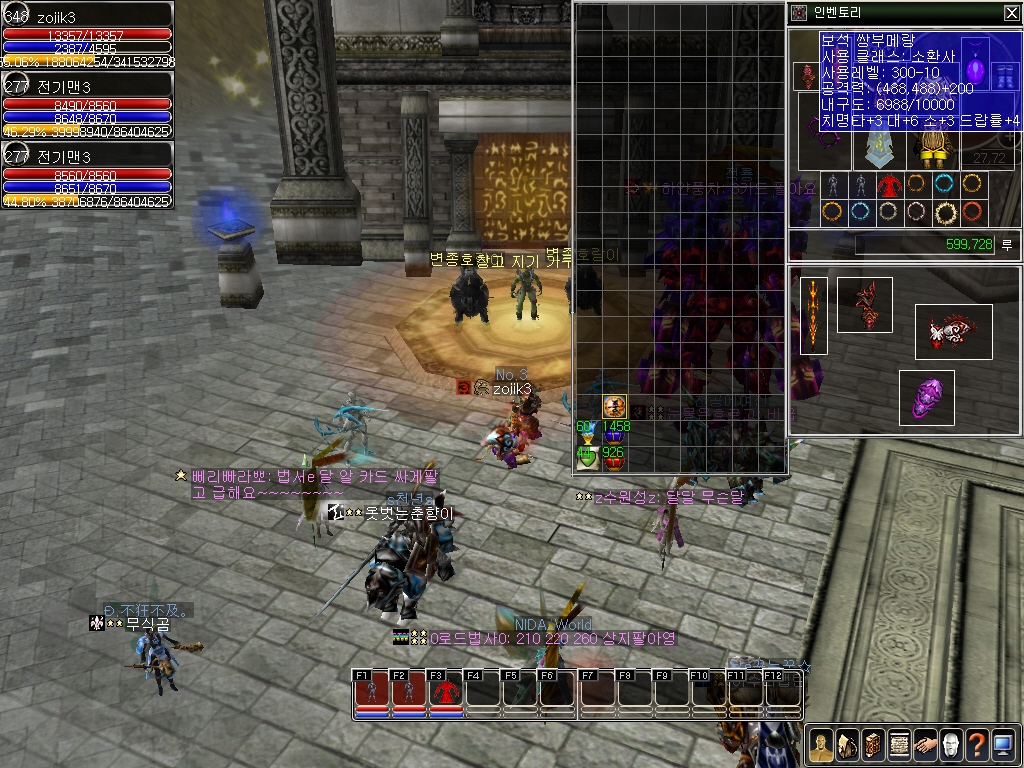Viewport: 1024px width, 768px height.
Task: Click the 599,728 gold amount field
Action: pyautogui.click(x=924, y=245)
